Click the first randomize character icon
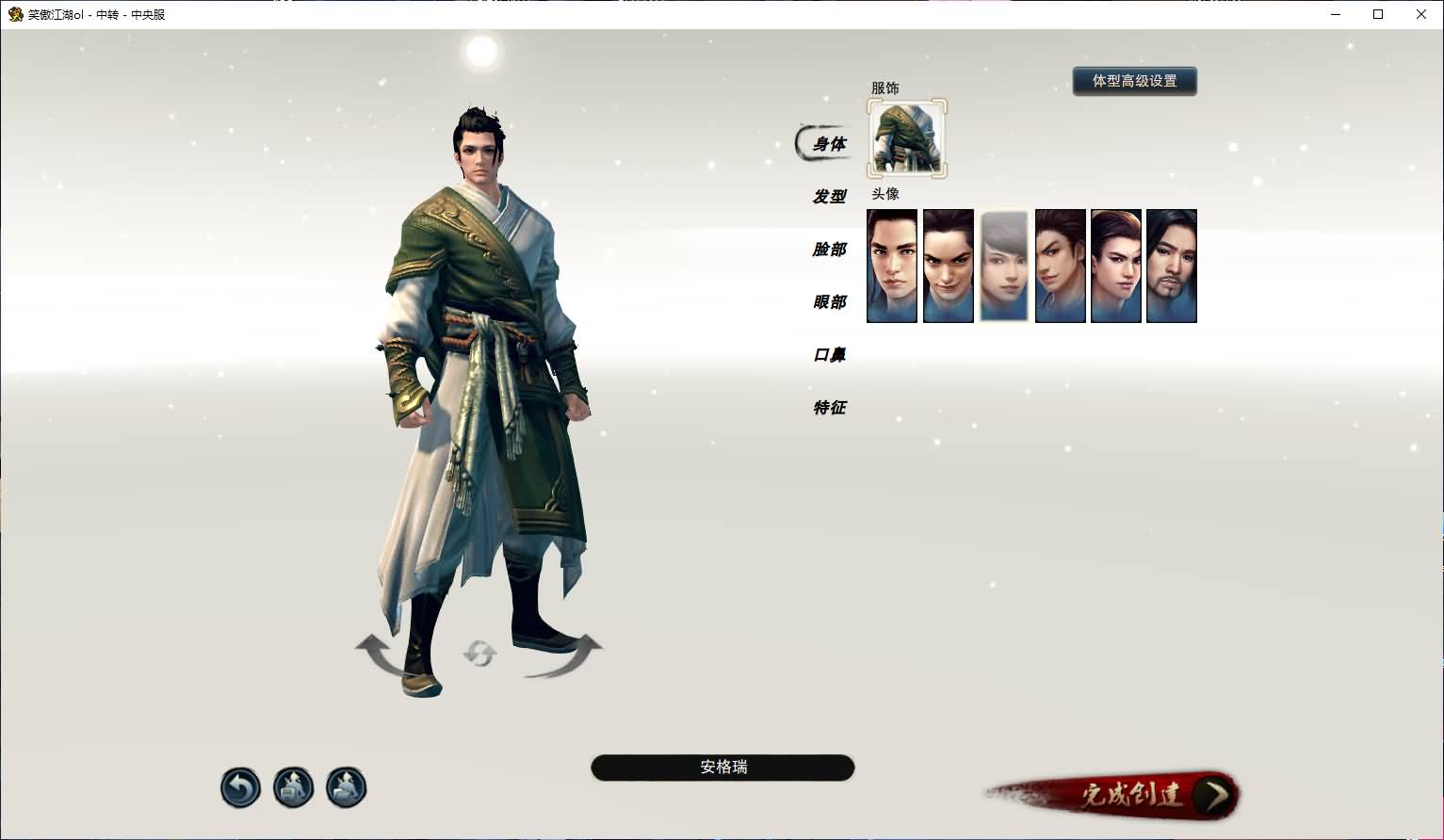Viewport: 1444px width, 840px height. [x=293, y=787]
